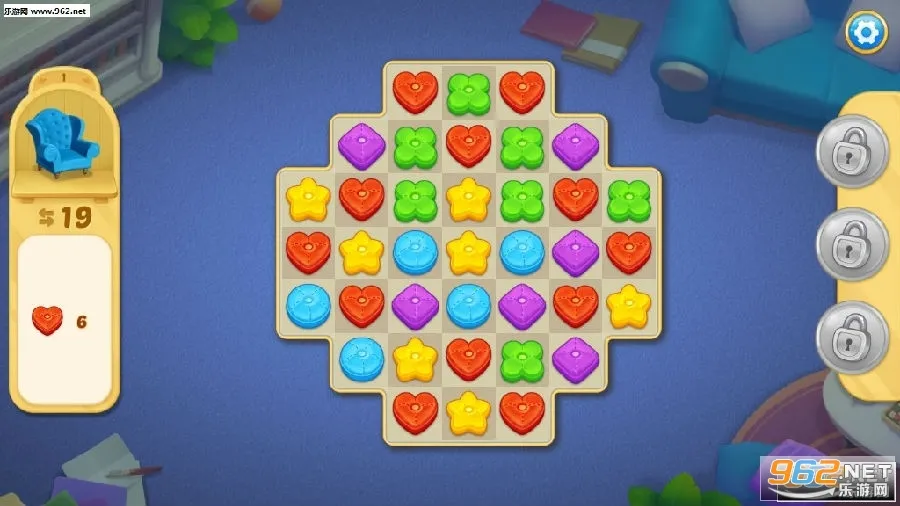Tap the blue armchair reward icon
Screen dimensions: 900x506
tap(62, 143)
